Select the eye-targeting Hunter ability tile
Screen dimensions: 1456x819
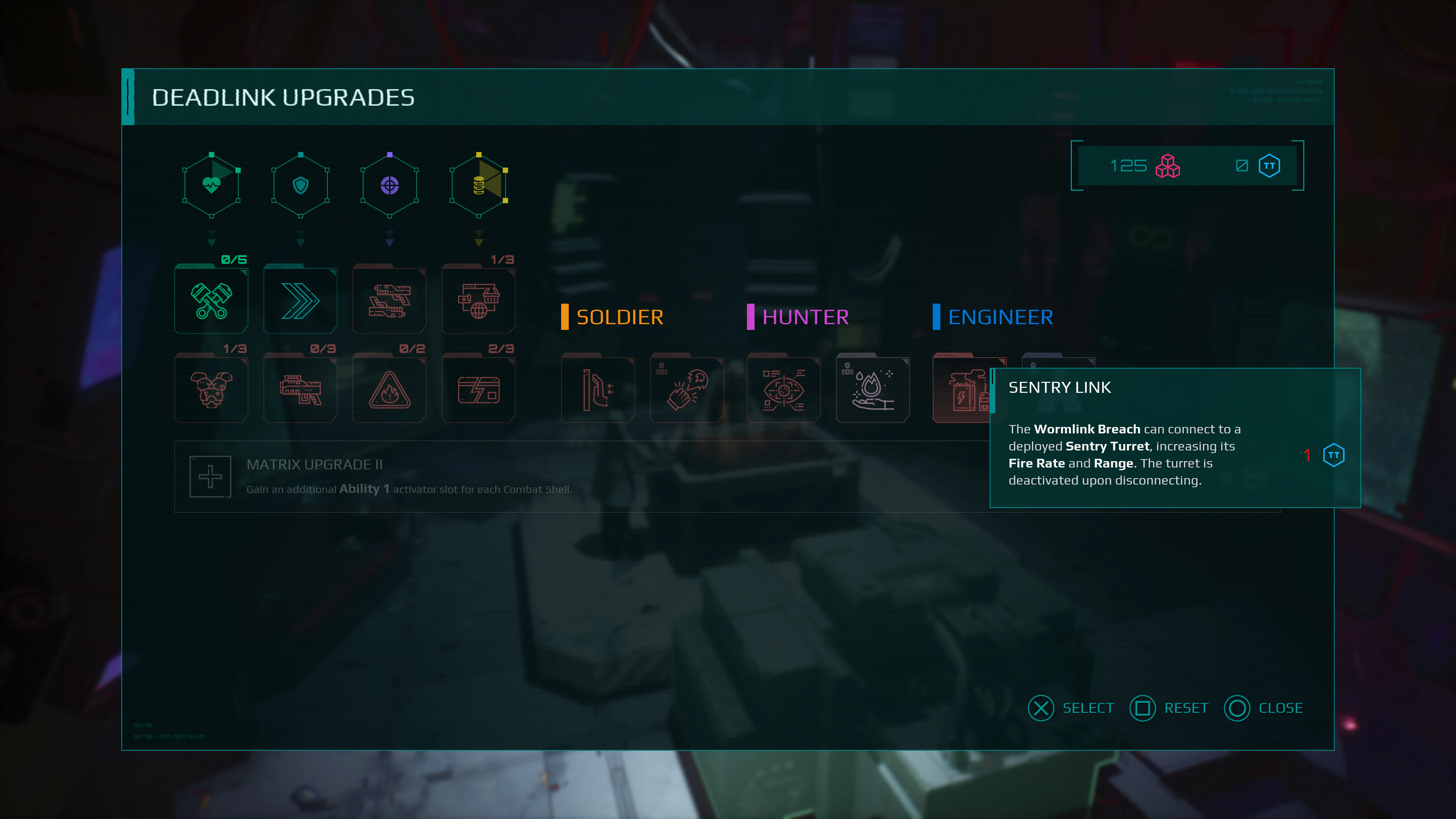coord(783,388)
